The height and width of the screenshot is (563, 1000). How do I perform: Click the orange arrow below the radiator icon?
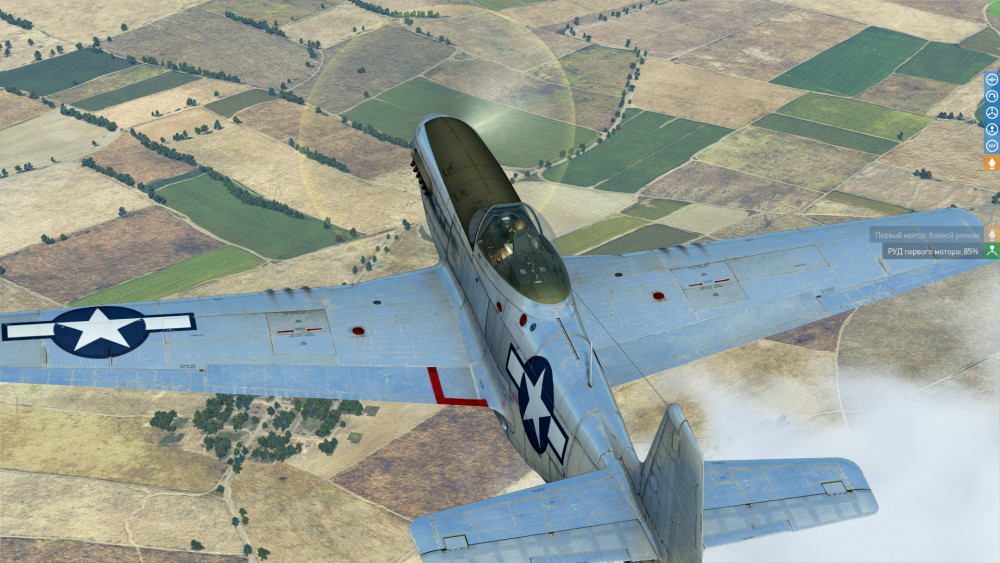[x=992, y=162]
